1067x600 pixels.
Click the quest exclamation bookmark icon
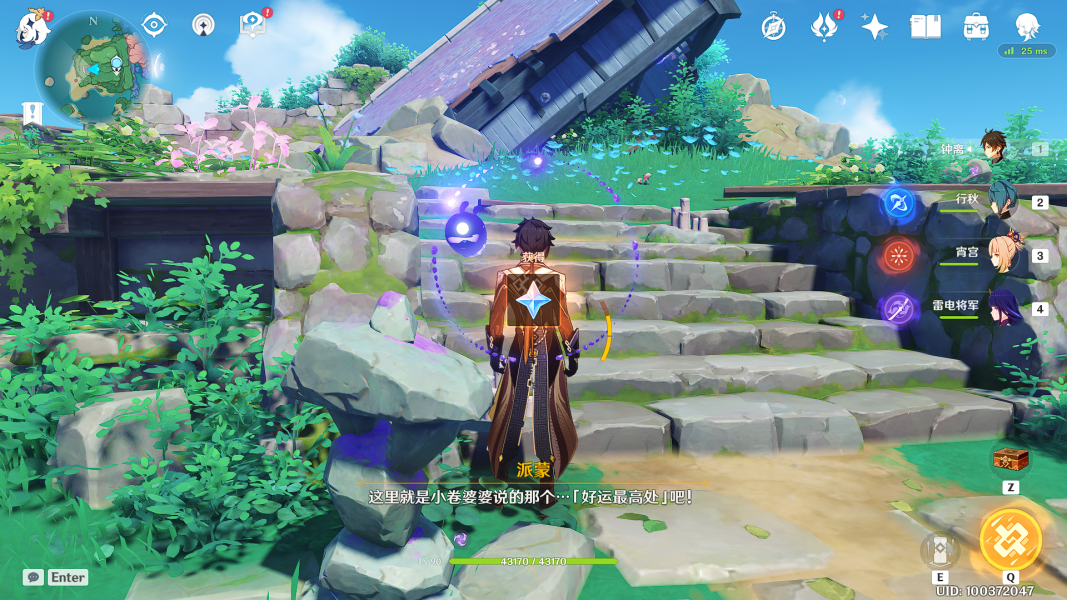(33, 113)
